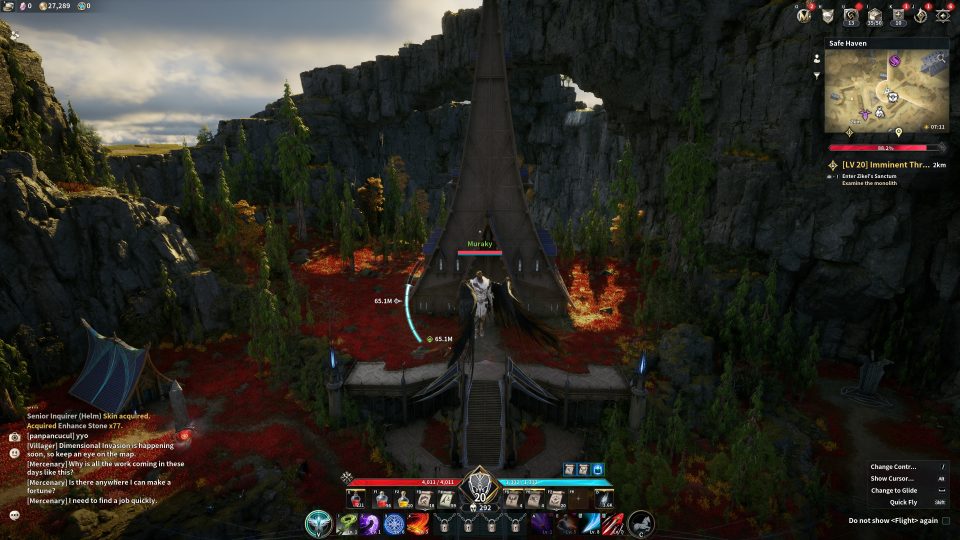Screen dimensions: 960x540
Task: Open the emoji face chat icon
Action: pyautogui.click(x=15, y=453)
